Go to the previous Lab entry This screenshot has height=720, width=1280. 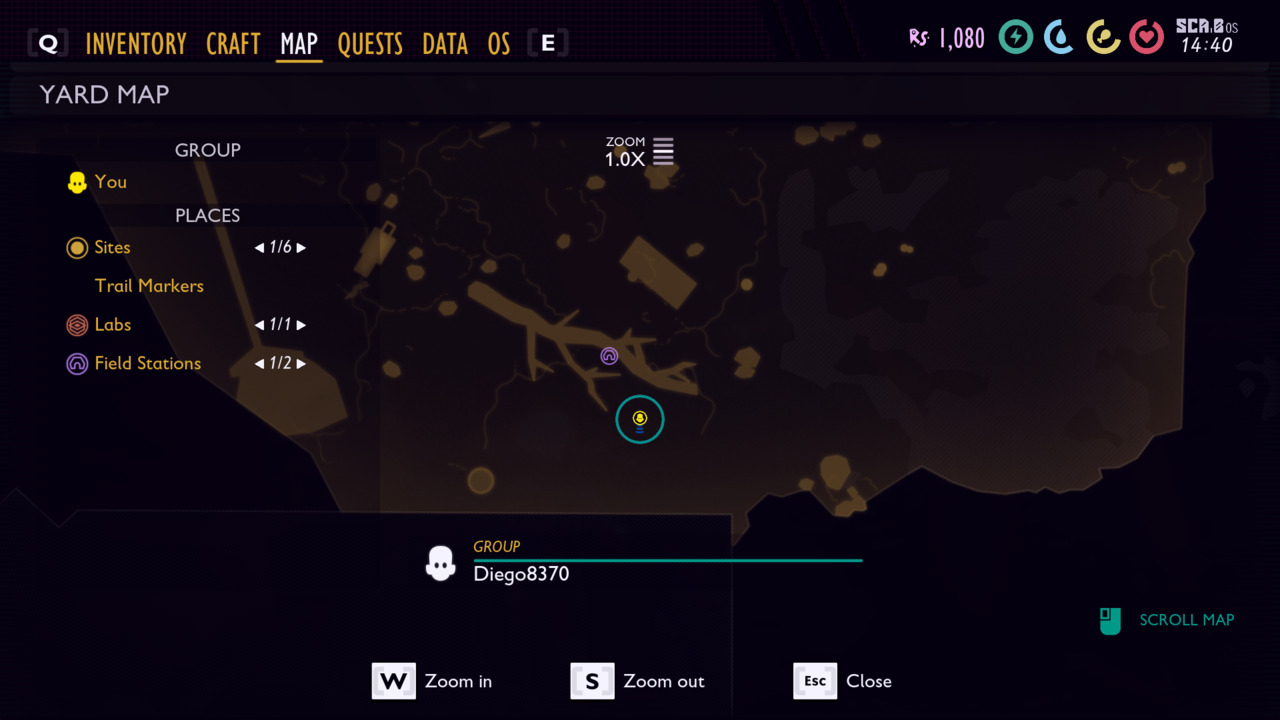click(x=258, y=325)
